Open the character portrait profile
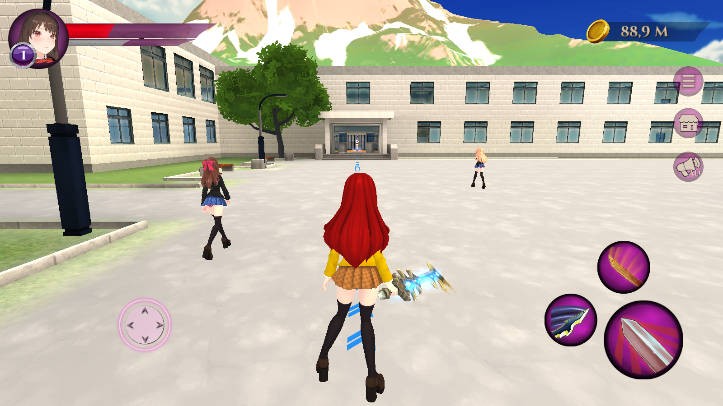This screenshot has height=406, width=723. point(40,38)
